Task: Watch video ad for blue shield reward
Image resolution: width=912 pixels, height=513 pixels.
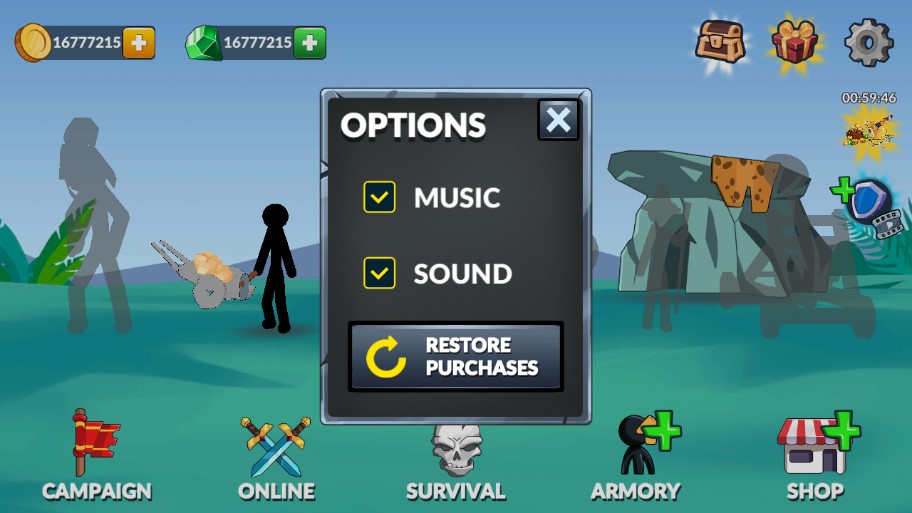Action: click(x=867, y=205)
